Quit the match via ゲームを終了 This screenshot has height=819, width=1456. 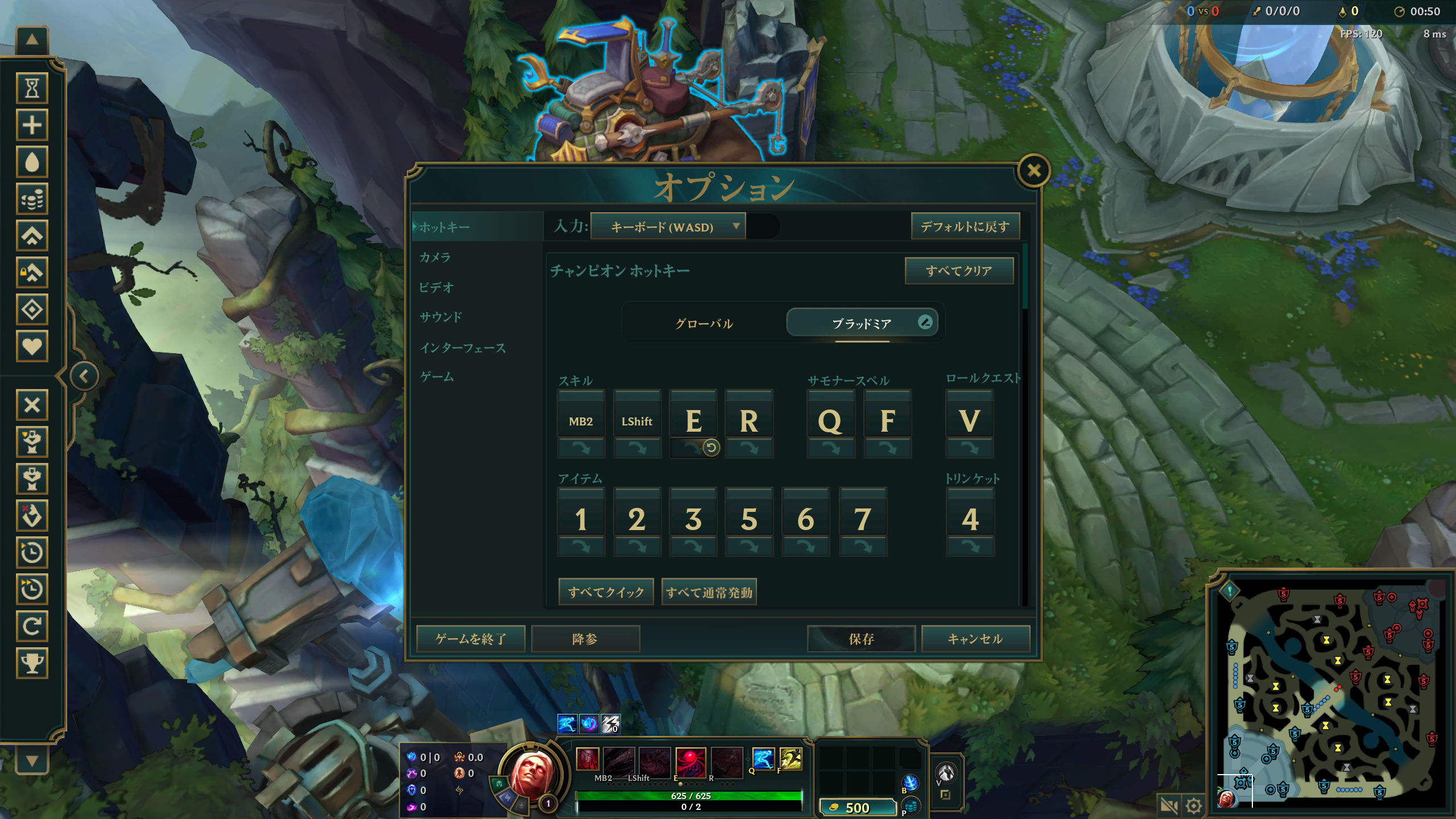470,639
